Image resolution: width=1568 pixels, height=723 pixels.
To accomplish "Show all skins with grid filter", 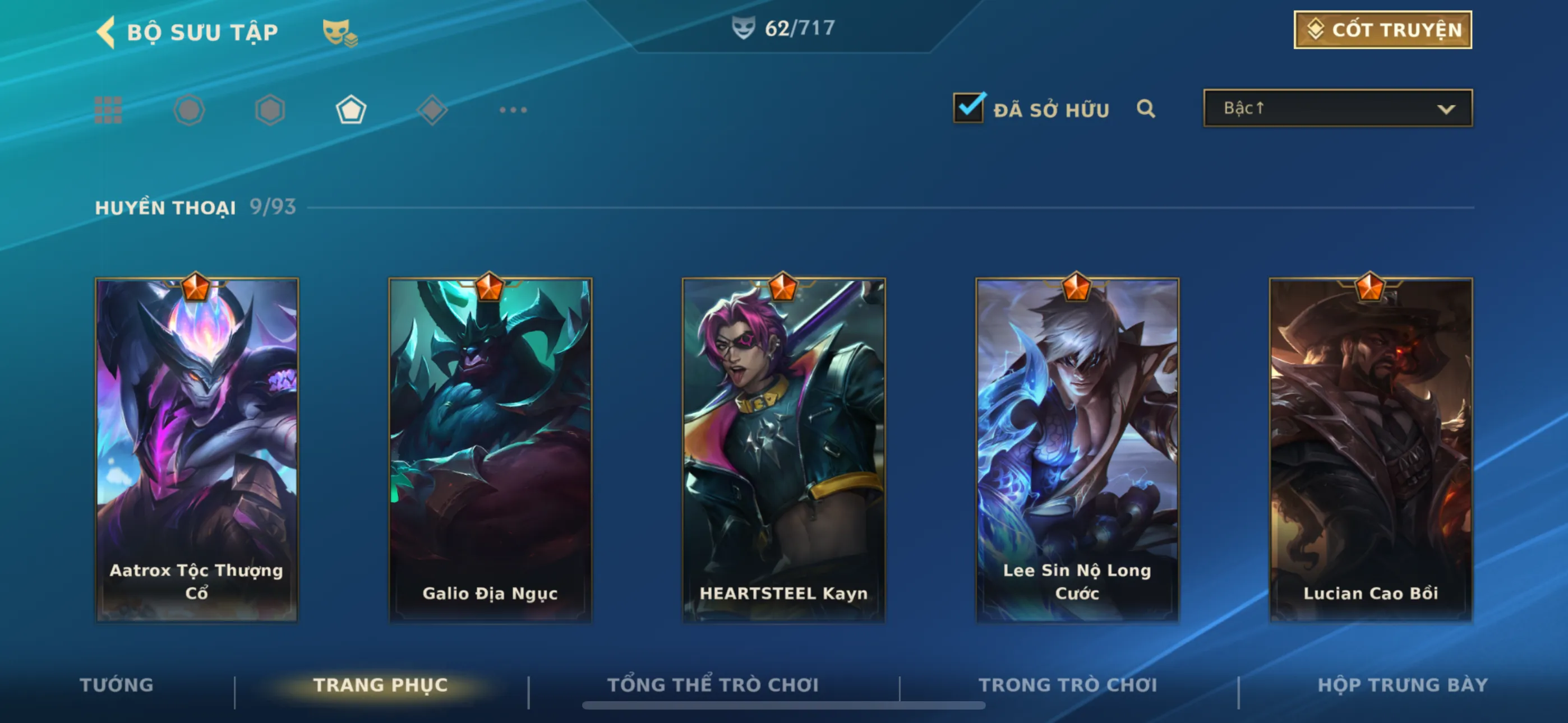I will click(x=108, y=110).
